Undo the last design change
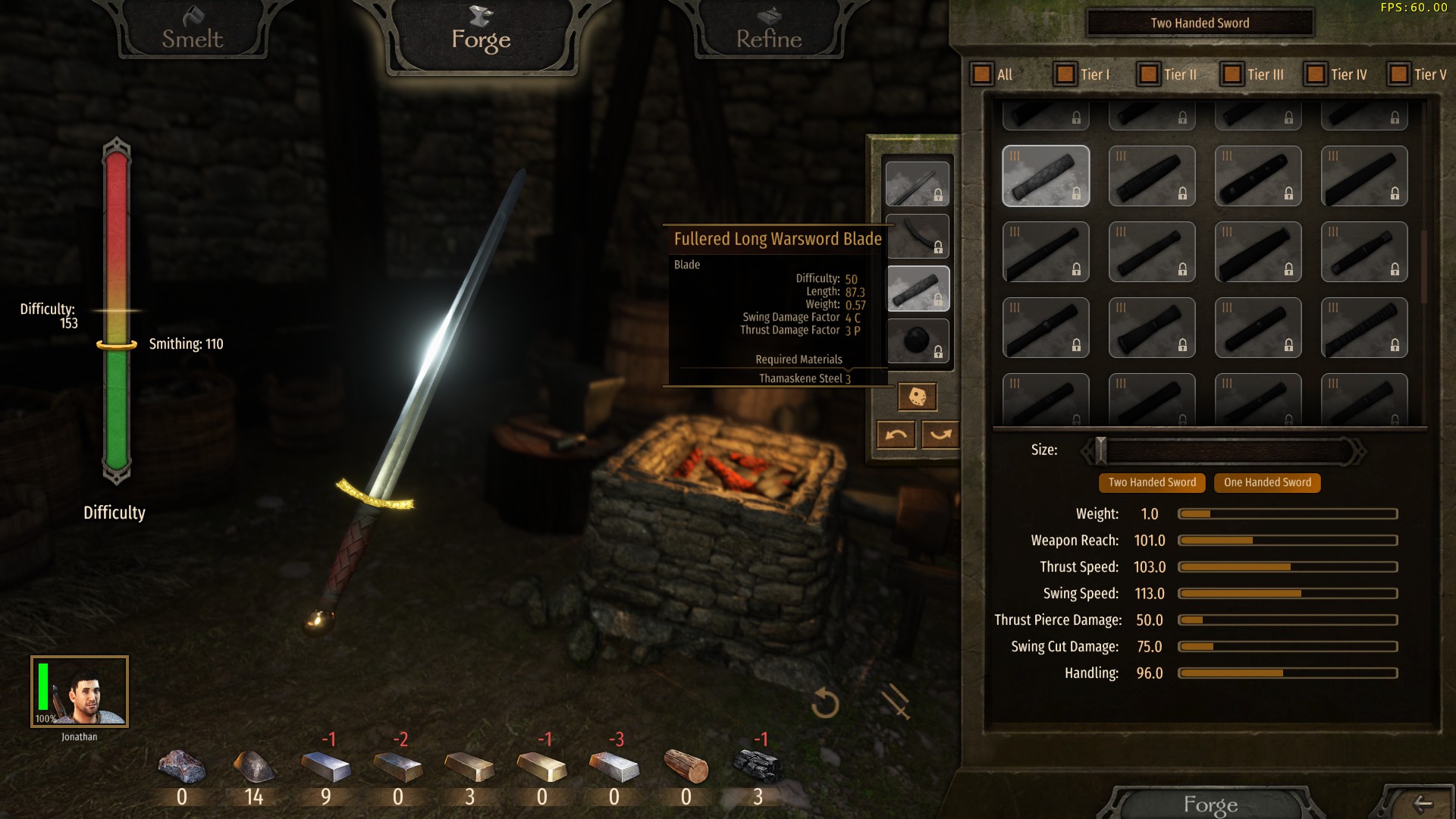1456x819 pixels. coord(896,435)
